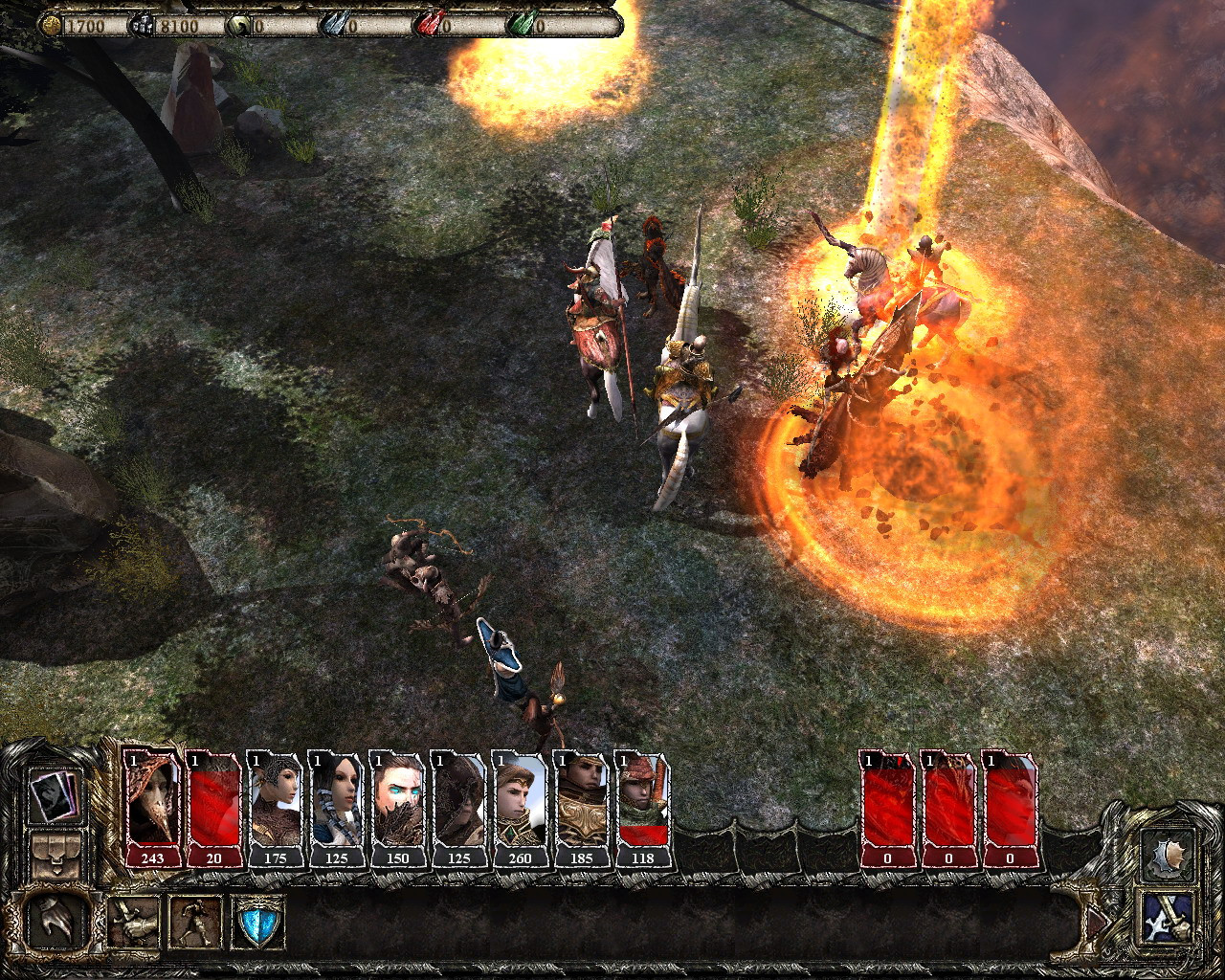Toggle the sword-in-hand auto battle button
Image resolution: width=1225 pixels, height=980 pixels.
(x=1169, y=919)
